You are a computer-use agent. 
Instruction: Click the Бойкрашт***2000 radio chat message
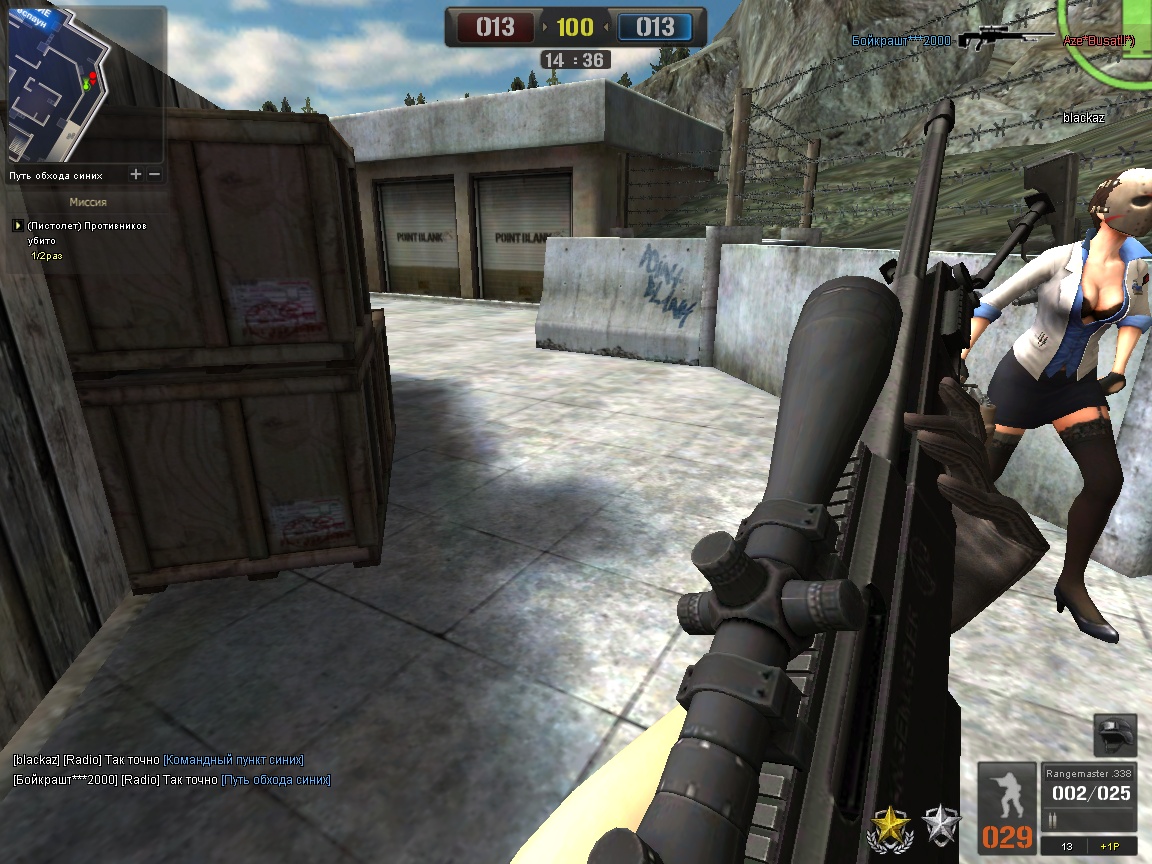(171, 780)
